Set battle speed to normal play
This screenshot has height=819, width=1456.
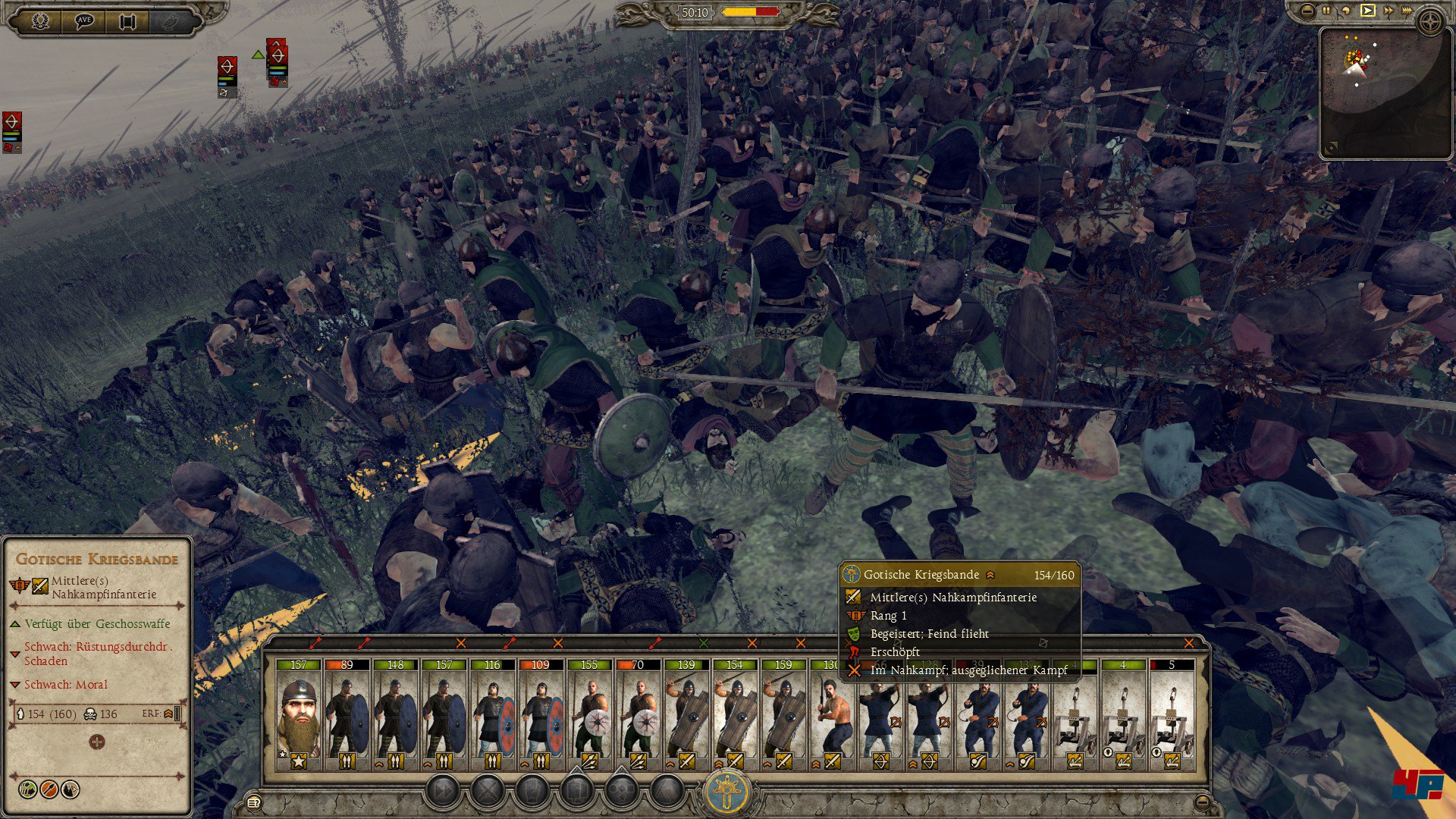point(1367,11)
